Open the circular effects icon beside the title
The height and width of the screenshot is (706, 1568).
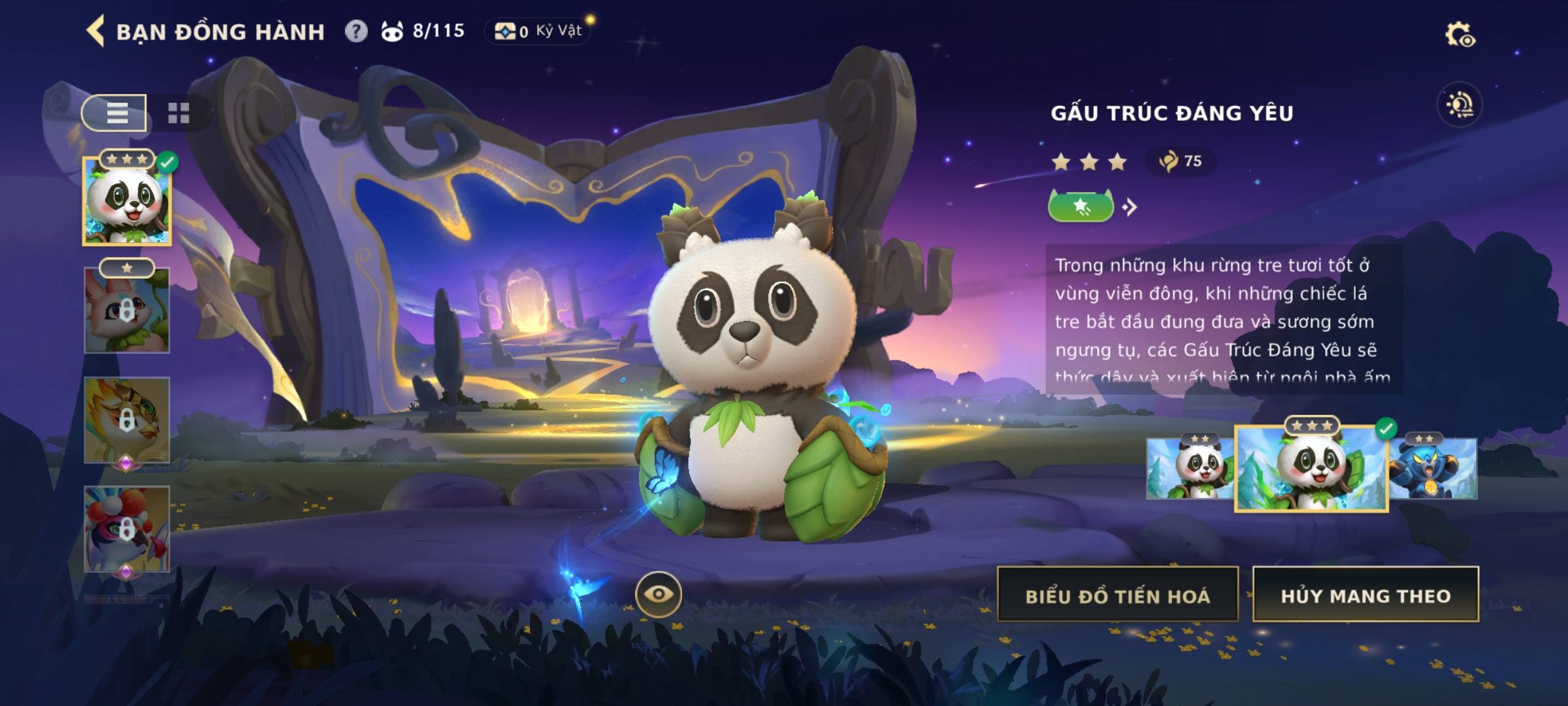point(1460,105)
